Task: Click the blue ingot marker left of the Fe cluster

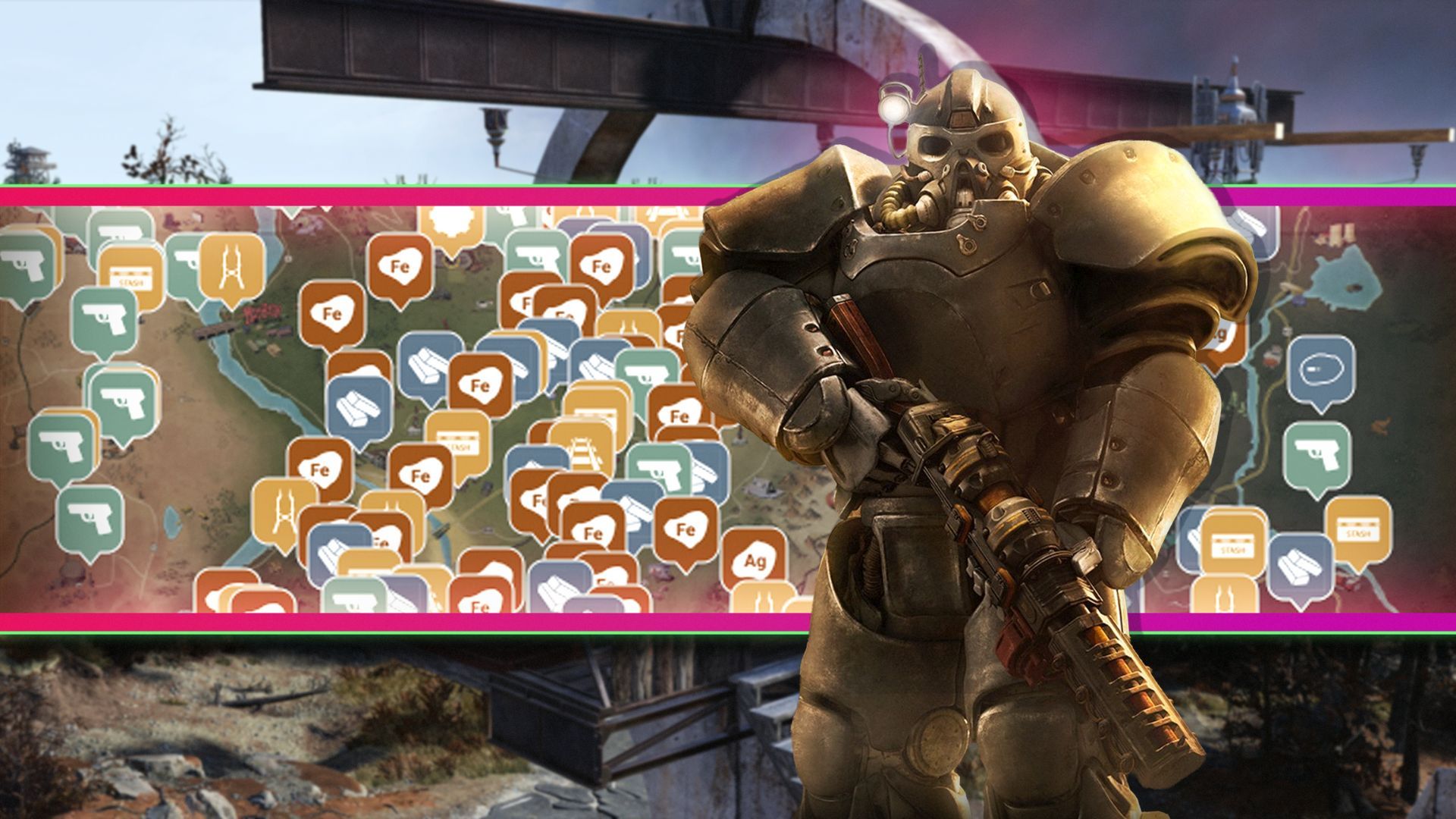Action: pos(358,407)
